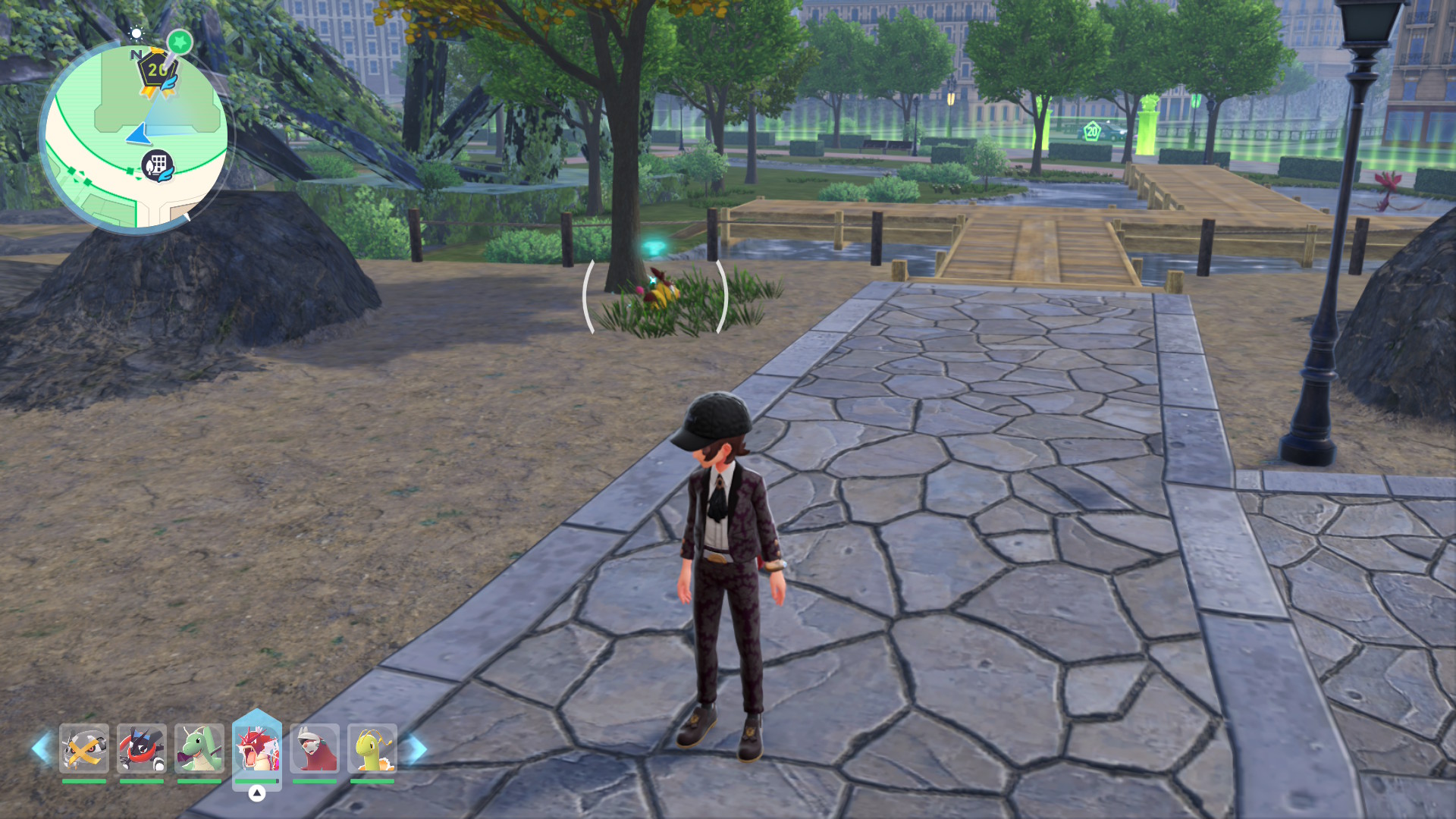Select the Greninja party slot
Screen dimensions: 1456x819
click(x=142, y=748)
